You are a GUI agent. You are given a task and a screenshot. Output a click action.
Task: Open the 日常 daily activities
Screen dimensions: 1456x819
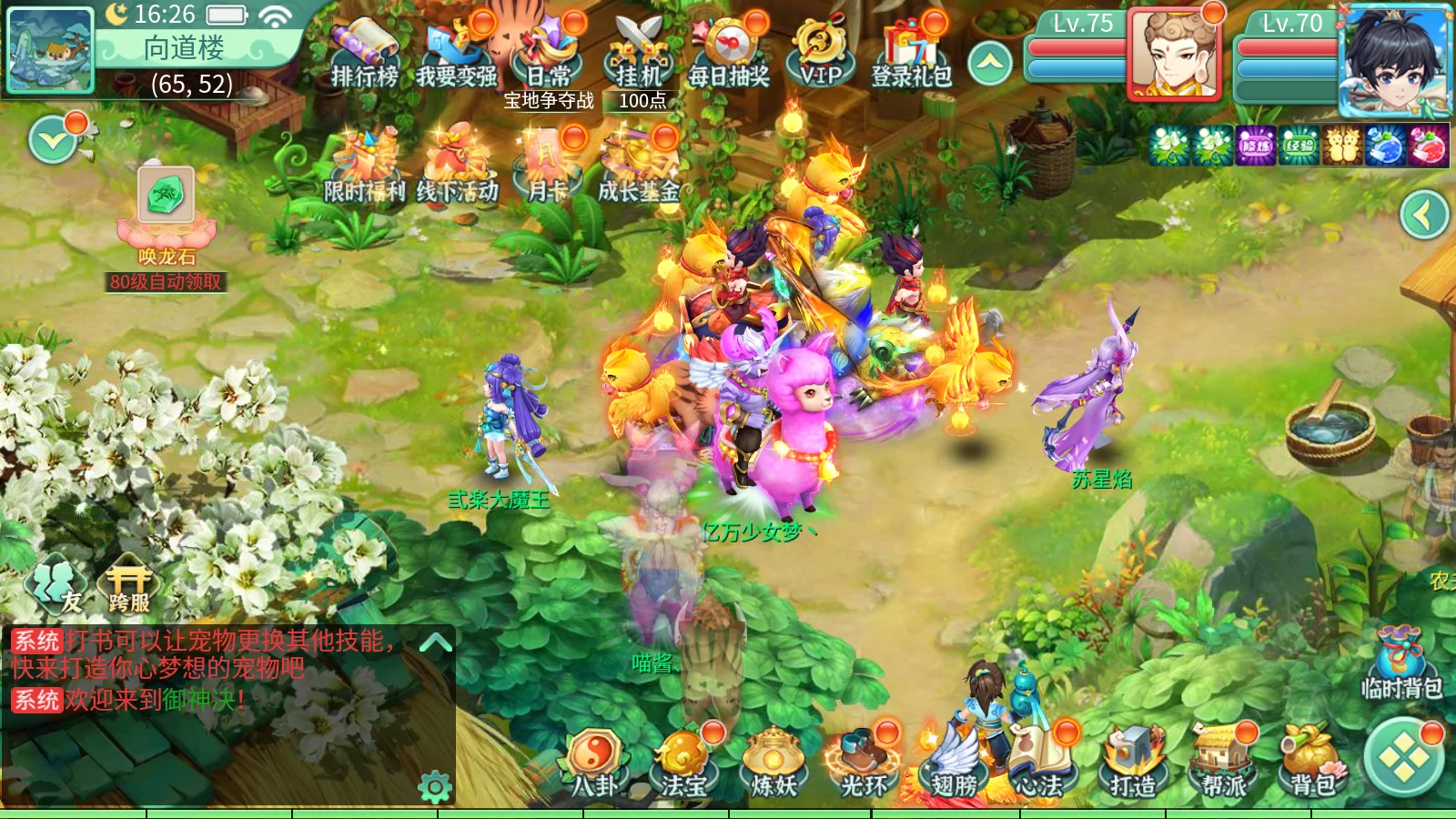point(550,53)
